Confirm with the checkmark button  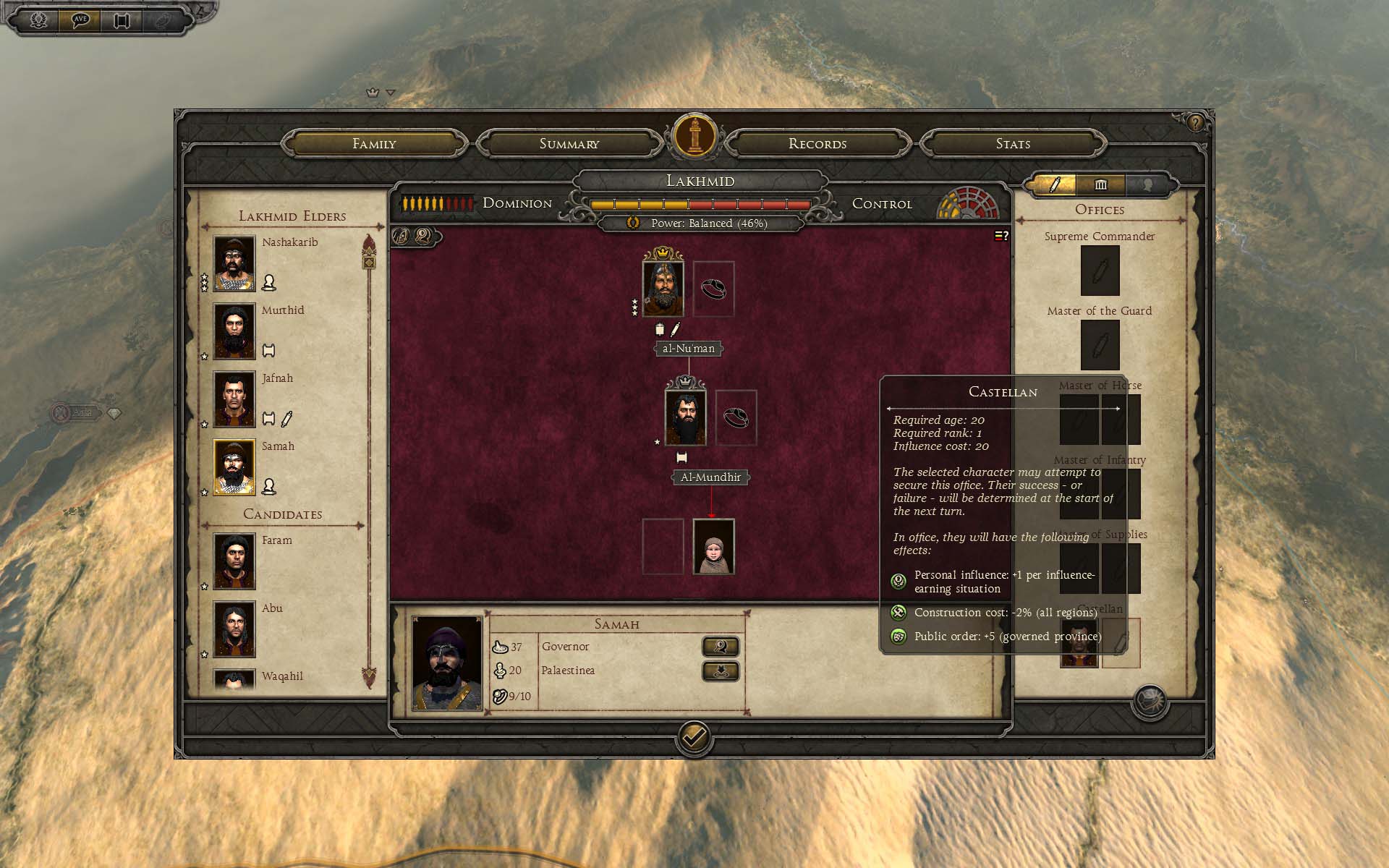[x=694, y=738]
